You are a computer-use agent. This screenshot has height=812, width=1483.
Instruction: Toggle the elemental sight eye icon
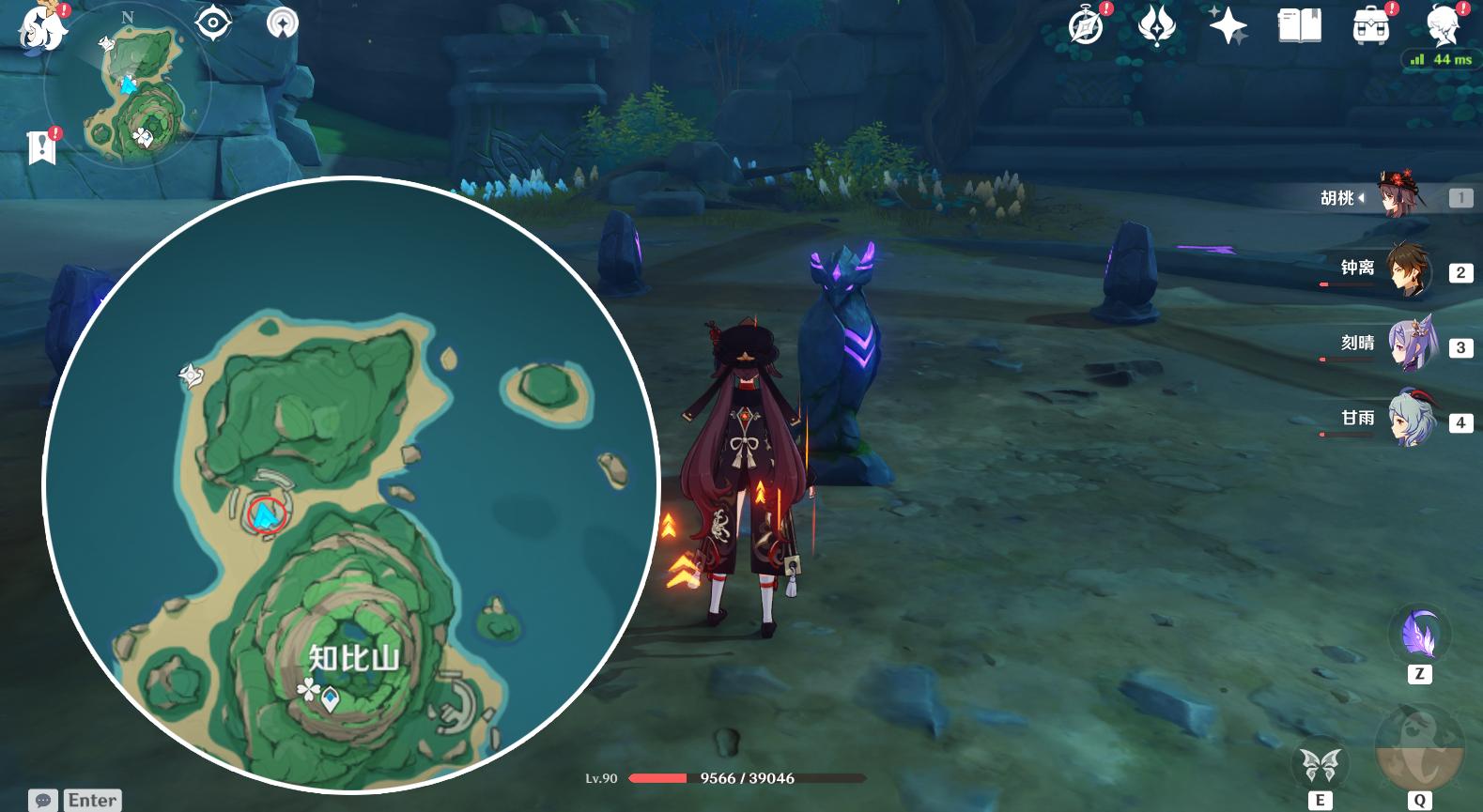pos(213,23)
